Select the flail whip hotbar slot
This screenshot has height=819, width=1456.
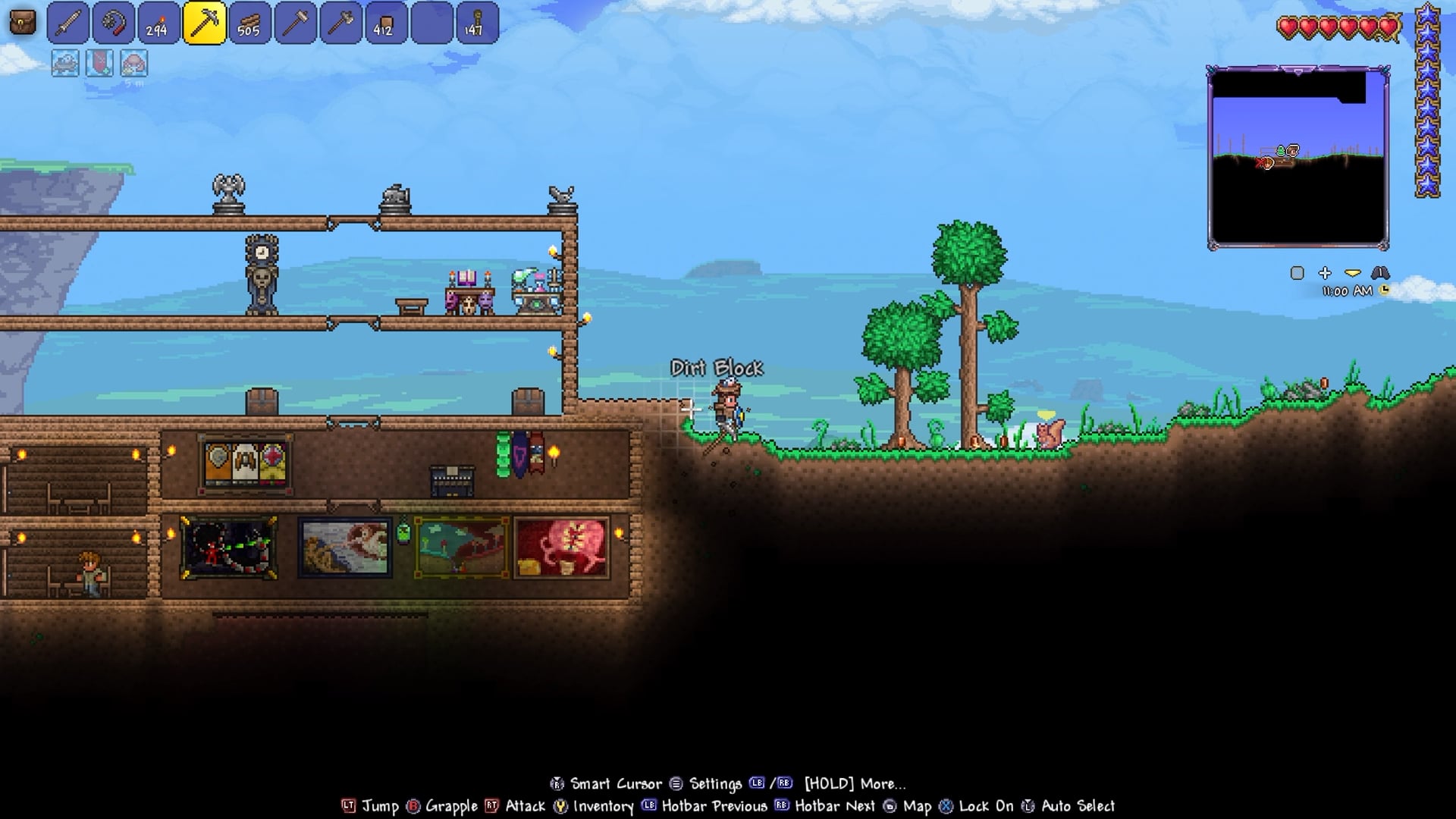pos(114,23)
